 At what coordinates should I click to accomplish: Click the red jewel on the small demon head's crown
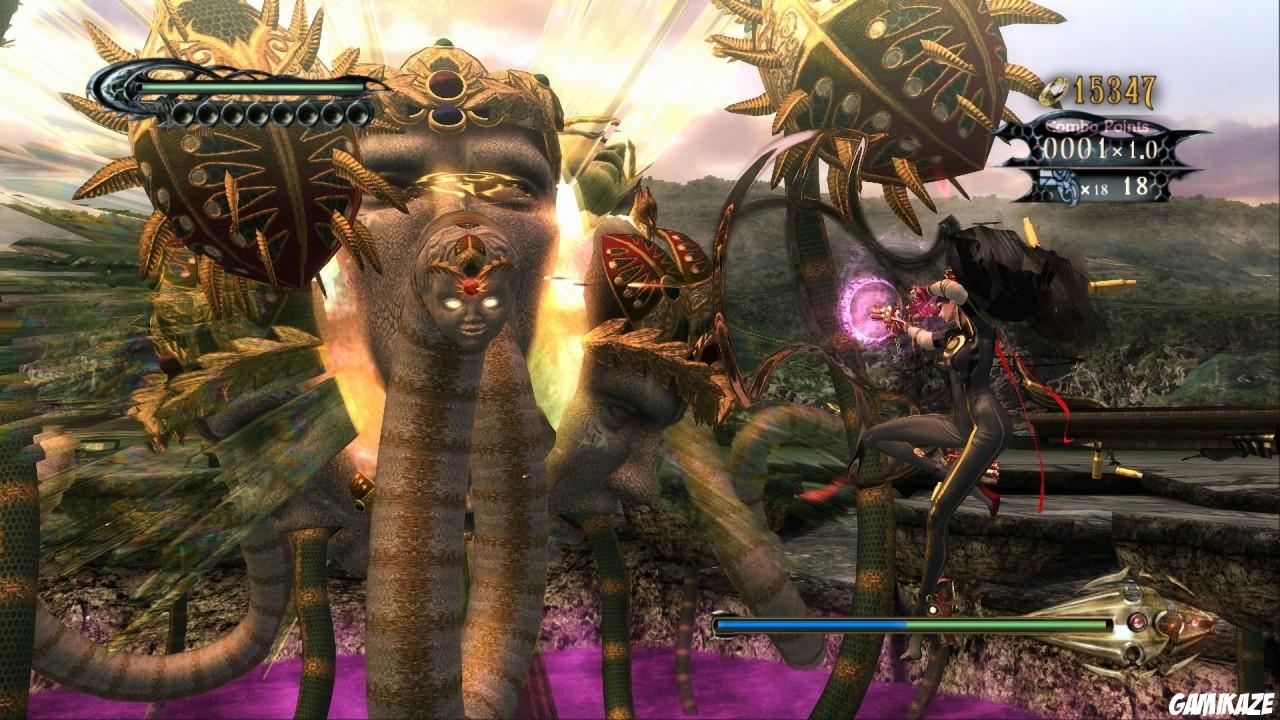(x=472, y=287)
